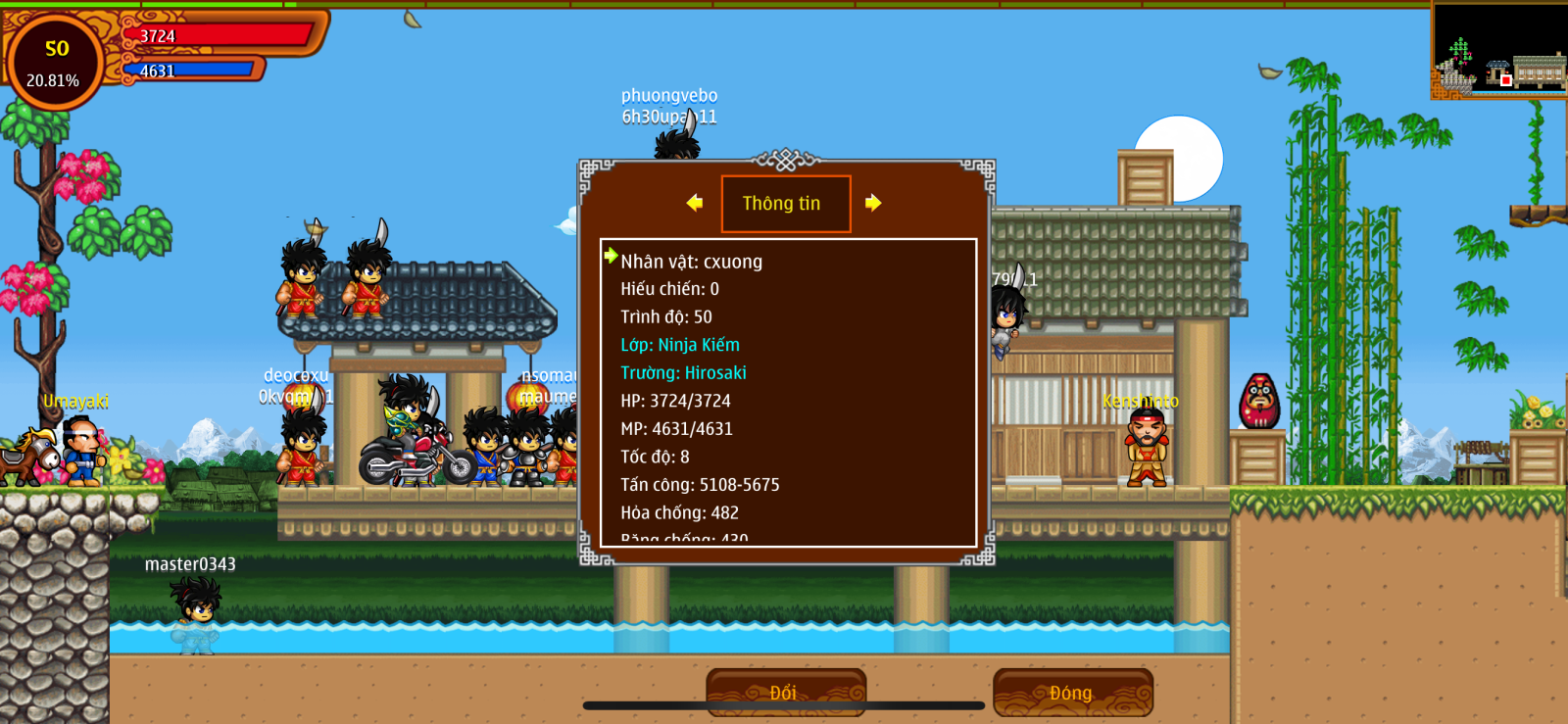Viewport: 1568px width, 724px height.
Task: Switch to the next tab with the right arrow
Action: [873, 203]
